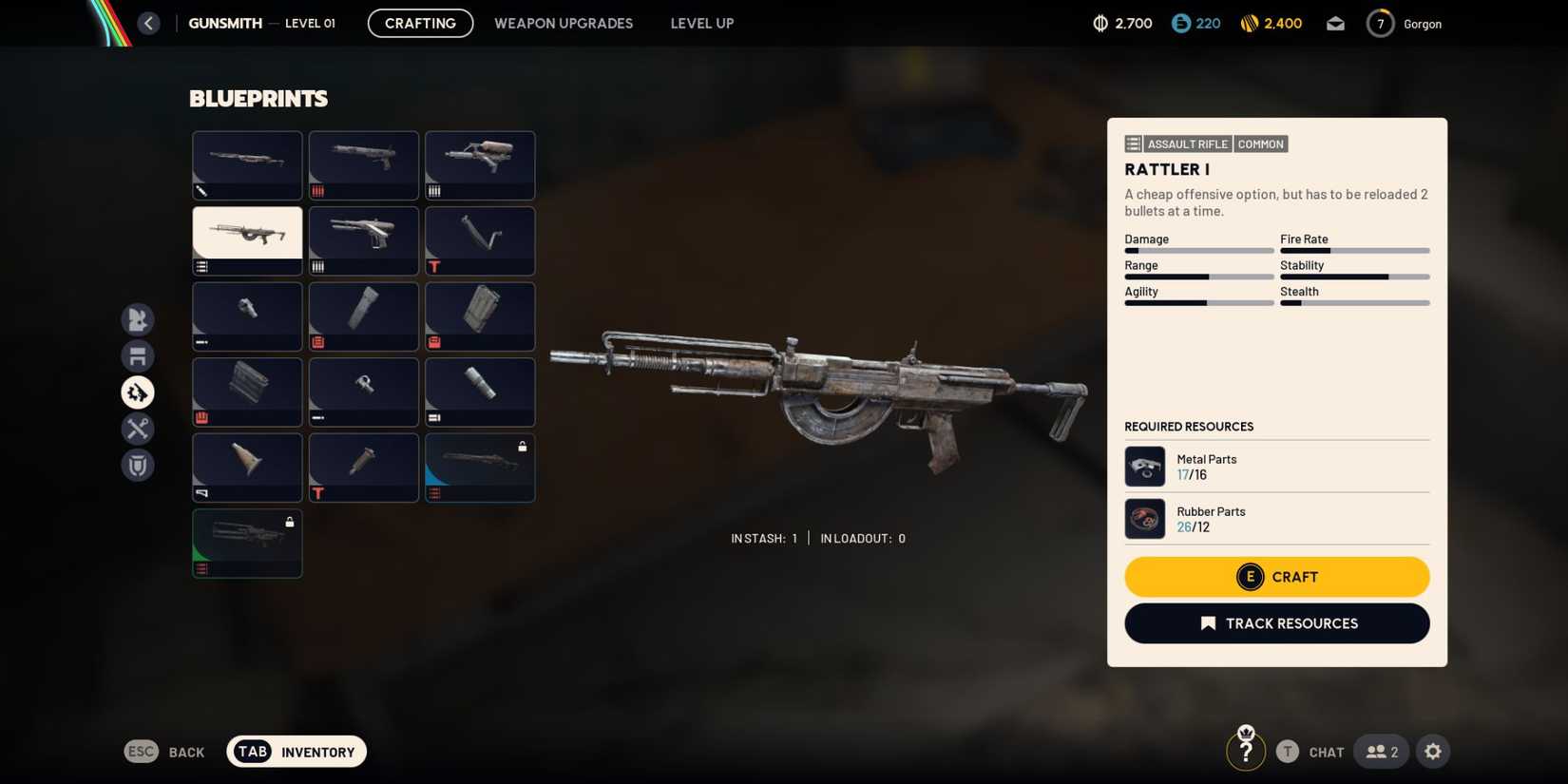The height and width of the screenshot is (784, 1568).
Task: Open the settings gear in bottom right
Action: (x=1433, y=751)
